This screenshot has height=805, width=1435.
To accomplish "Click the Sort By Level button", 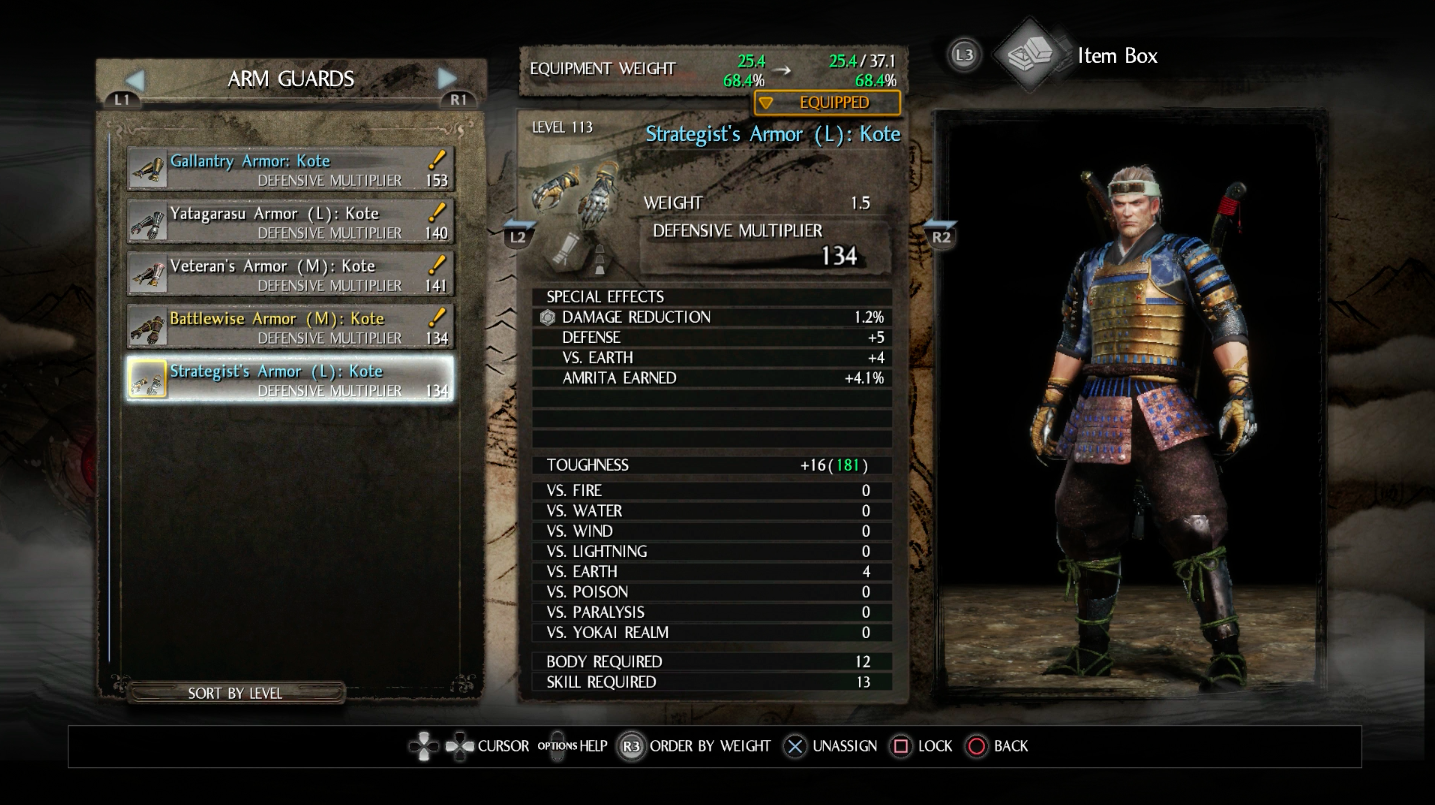I will [236, 693].
